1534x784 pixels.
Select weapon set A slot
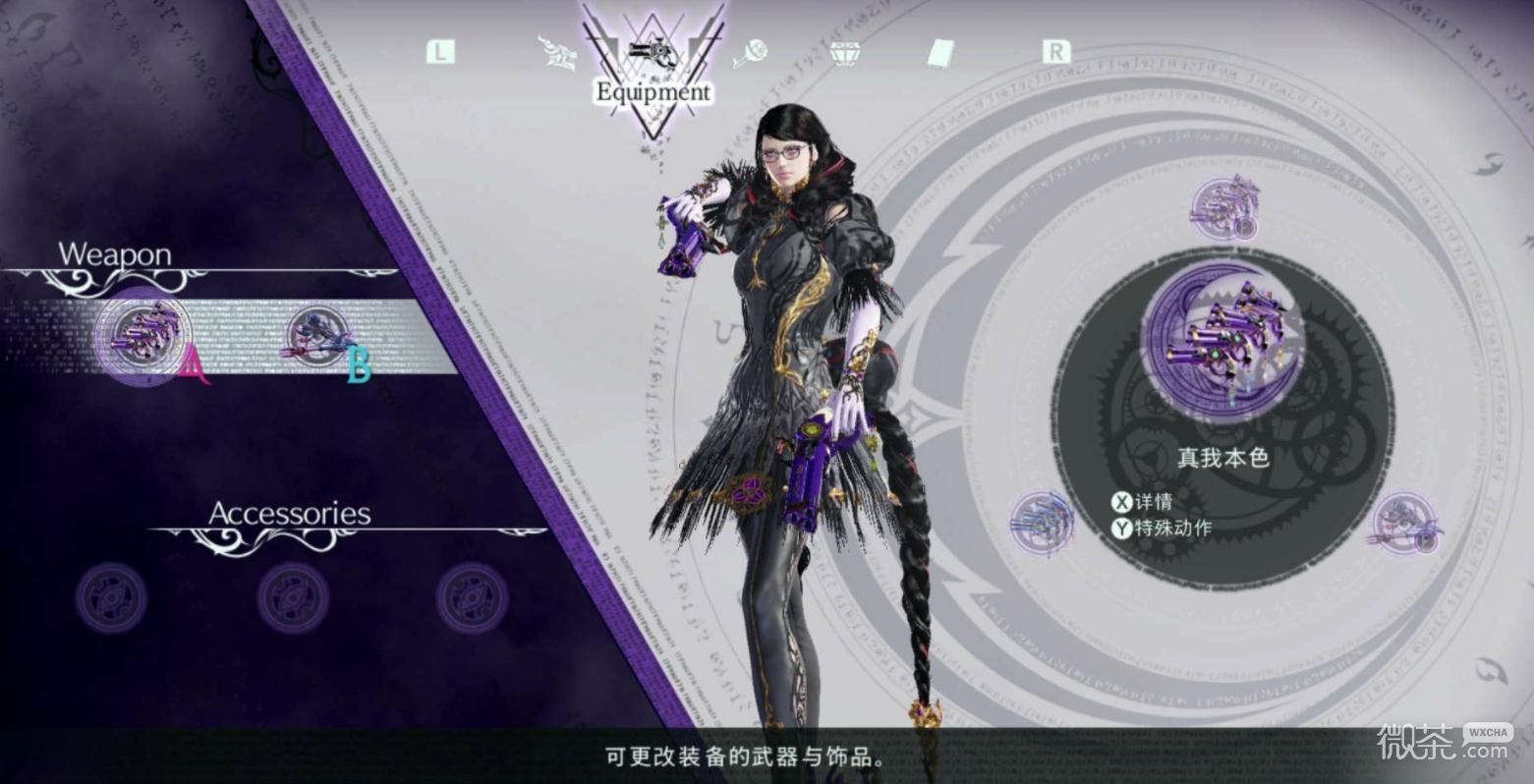point(145,336)
